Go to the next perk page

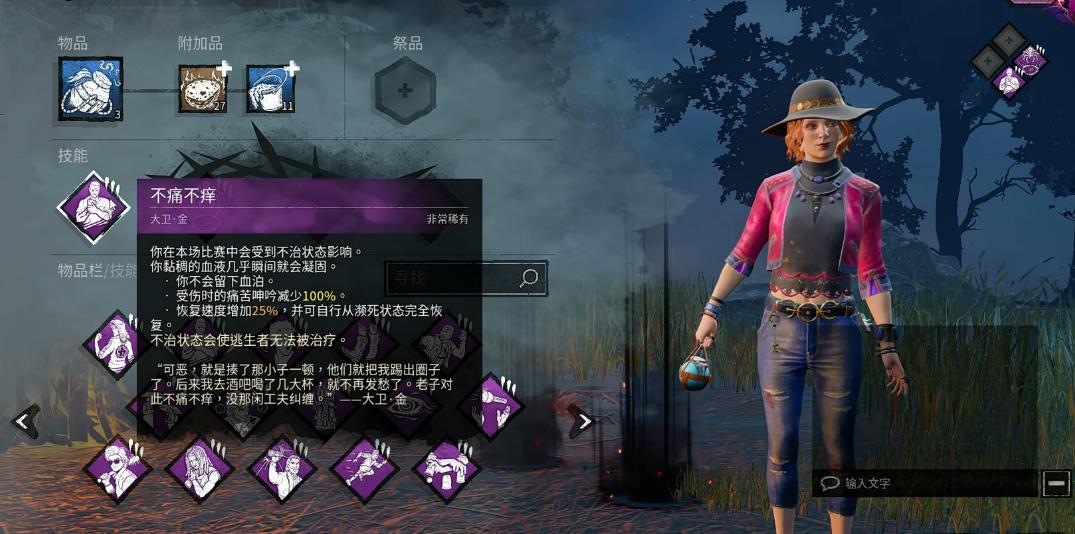(x=583, y=421)
